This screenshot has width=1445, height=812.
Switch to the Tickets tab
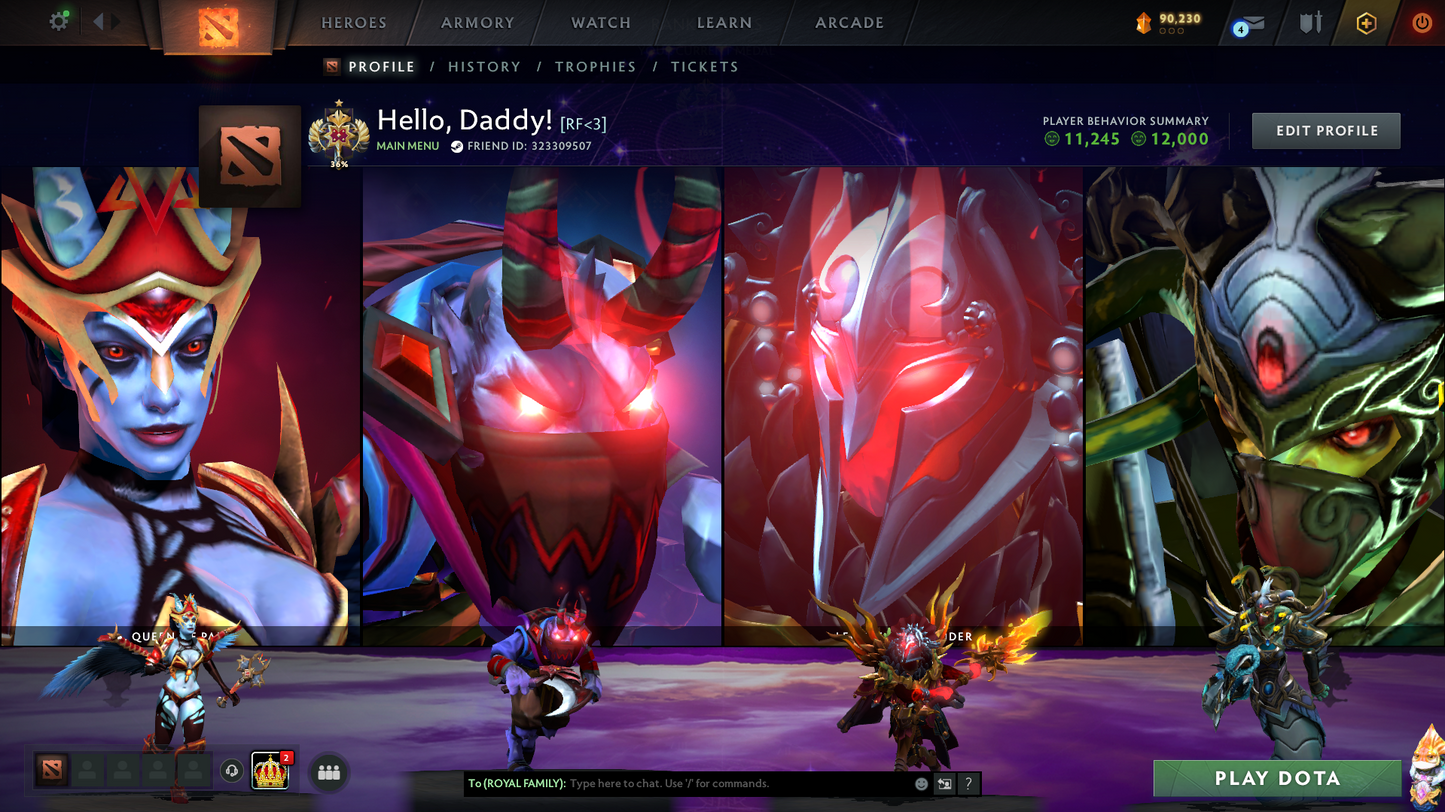coord(704,67)
